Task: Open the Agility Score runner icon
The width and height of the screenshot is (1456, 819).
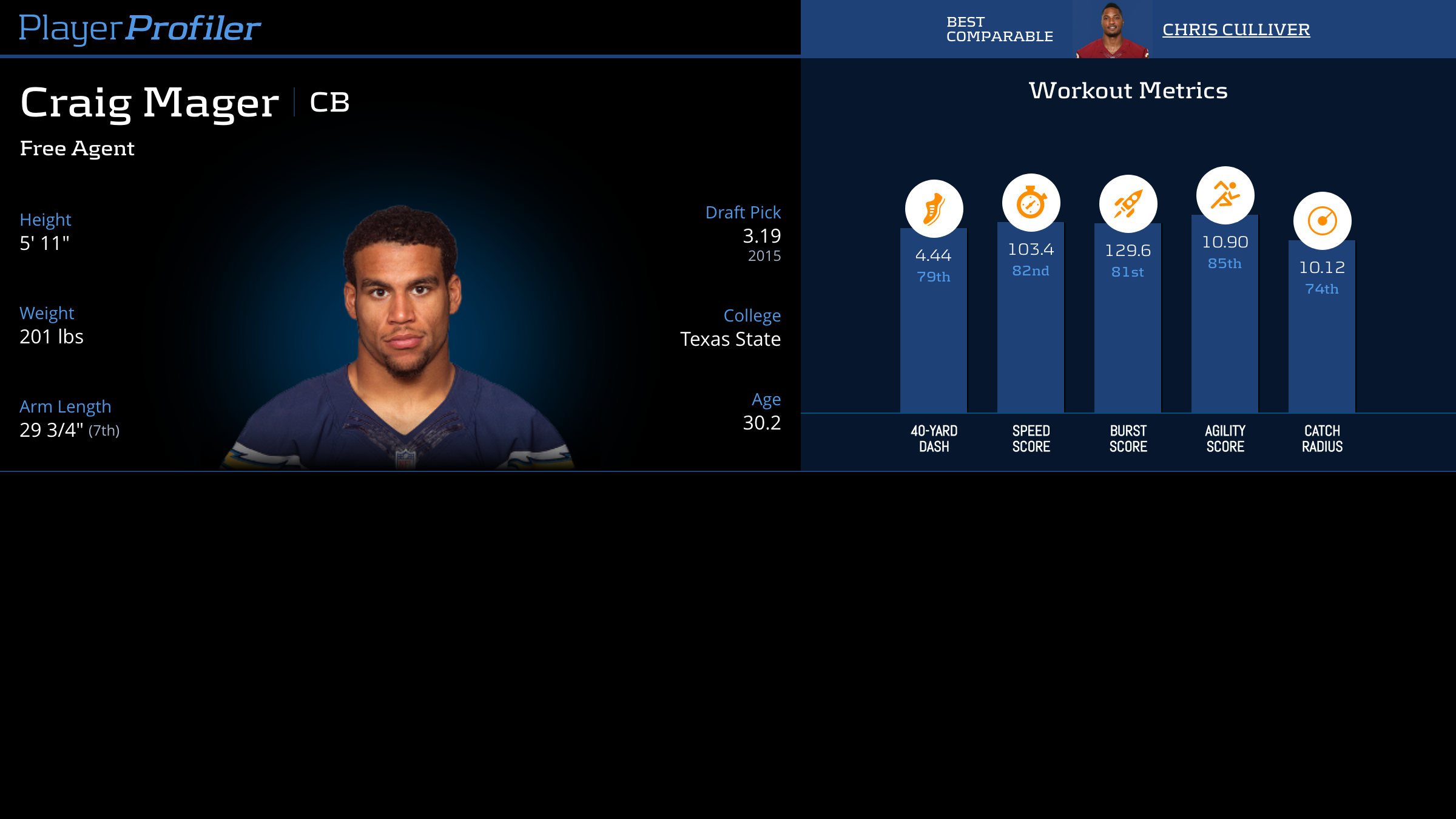Action: 1225,195
